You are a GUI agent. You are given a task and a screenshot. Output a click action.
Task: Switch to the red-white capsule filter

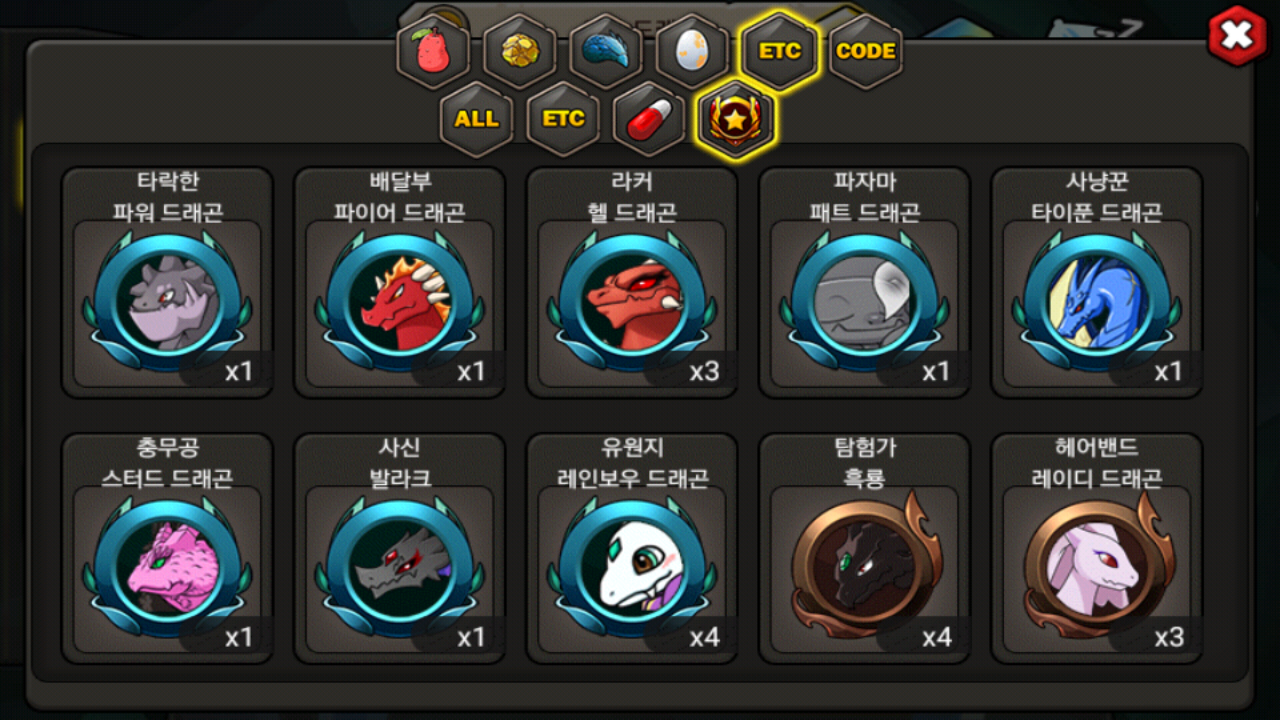tap(649, 119)
